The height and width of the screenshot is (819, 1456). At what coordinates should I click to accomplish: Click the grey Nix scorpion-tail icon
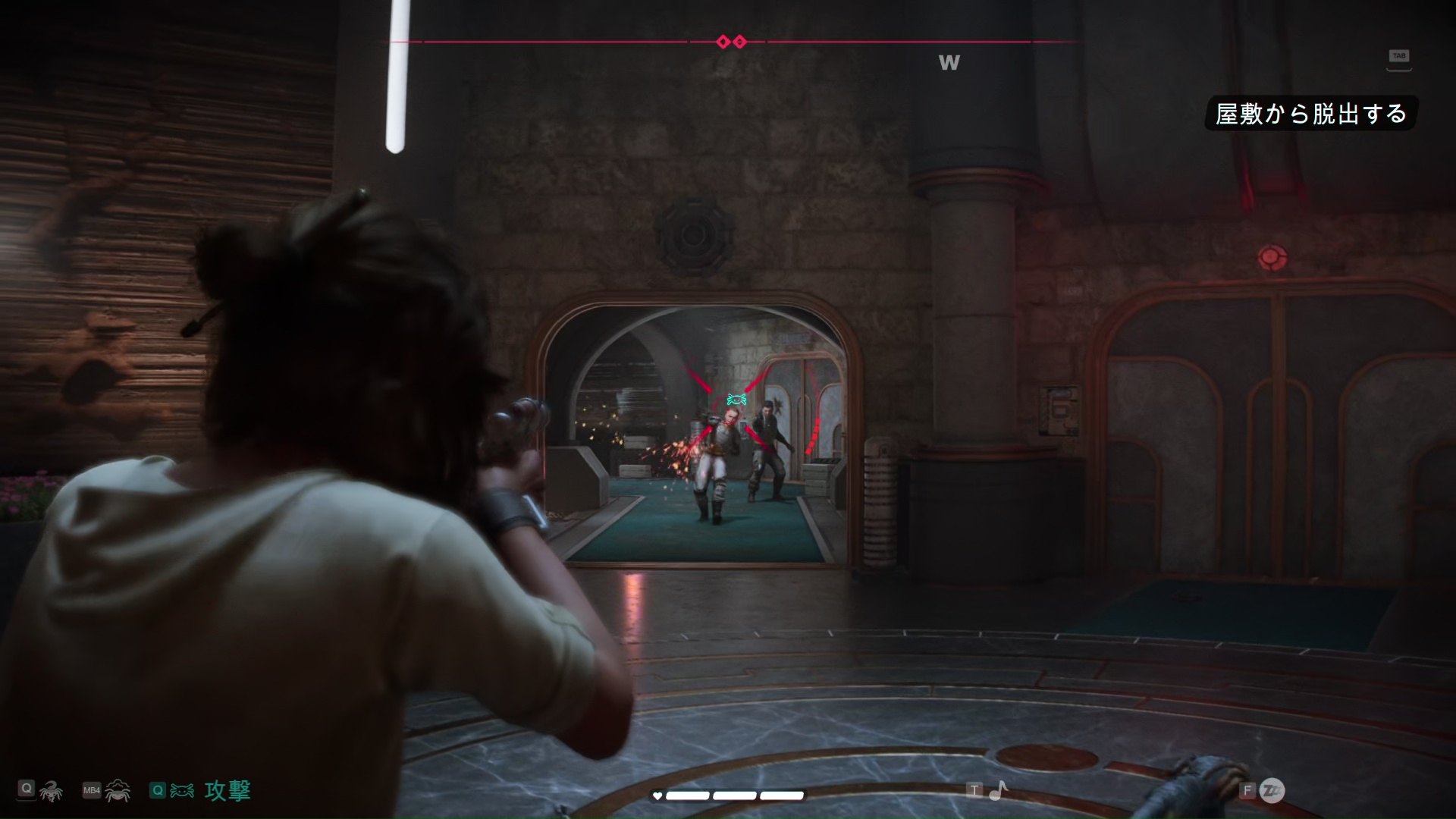pyautogui.click(x=52, y=792)
